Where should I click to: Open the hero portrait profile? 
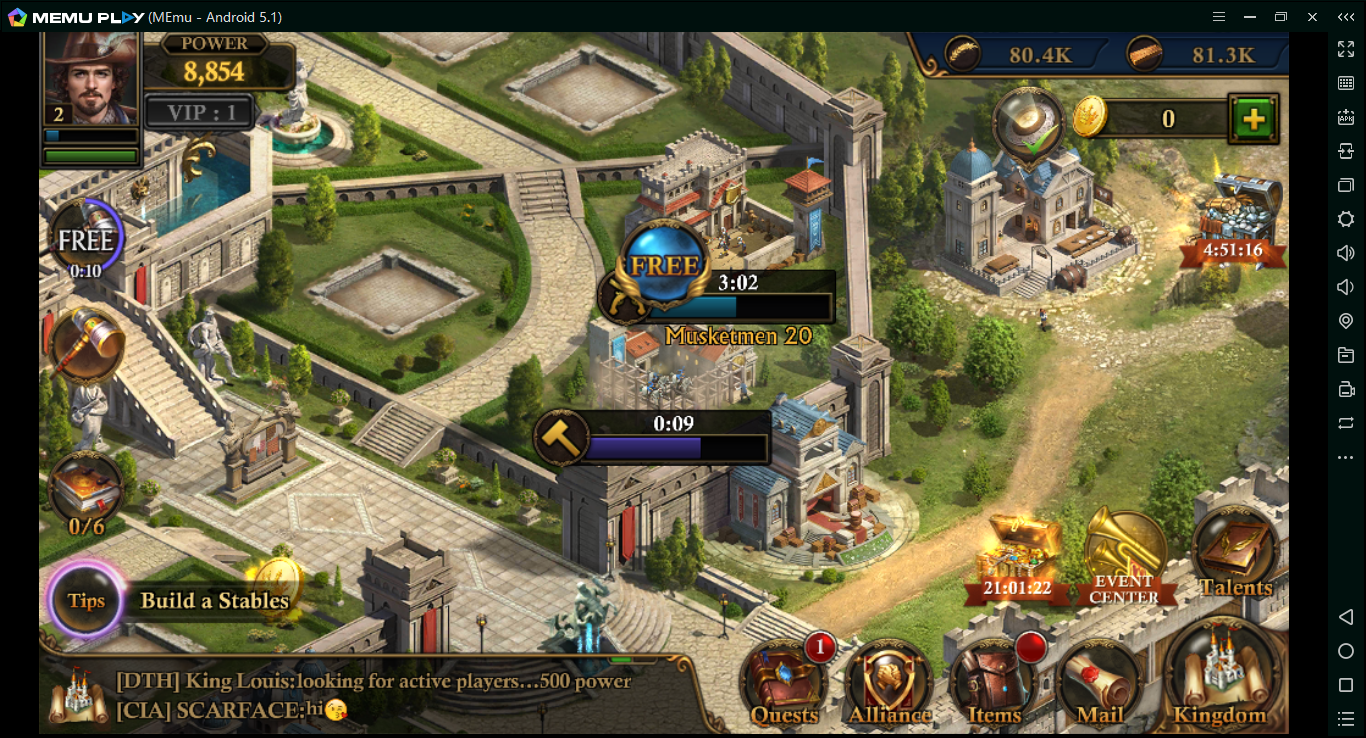coord(90,78)
